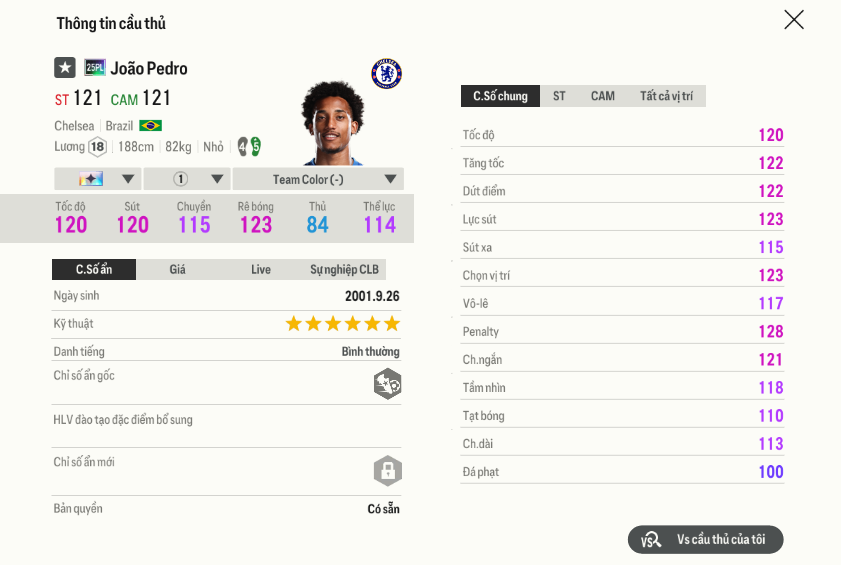This screenshot has height=565, width=841.
Task: Show the Sự nghiệp CLB tab
Action: (344, 269)
